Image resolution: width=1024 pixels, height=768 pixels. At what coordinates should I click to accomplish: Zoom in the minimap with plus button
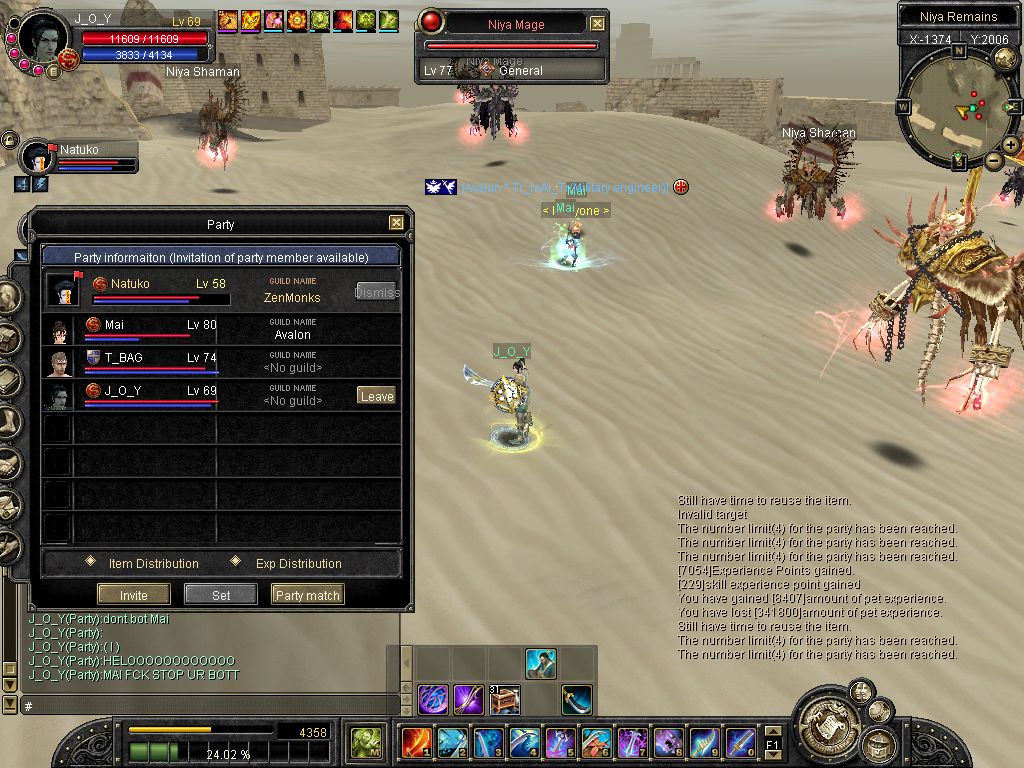point(1011,145)
